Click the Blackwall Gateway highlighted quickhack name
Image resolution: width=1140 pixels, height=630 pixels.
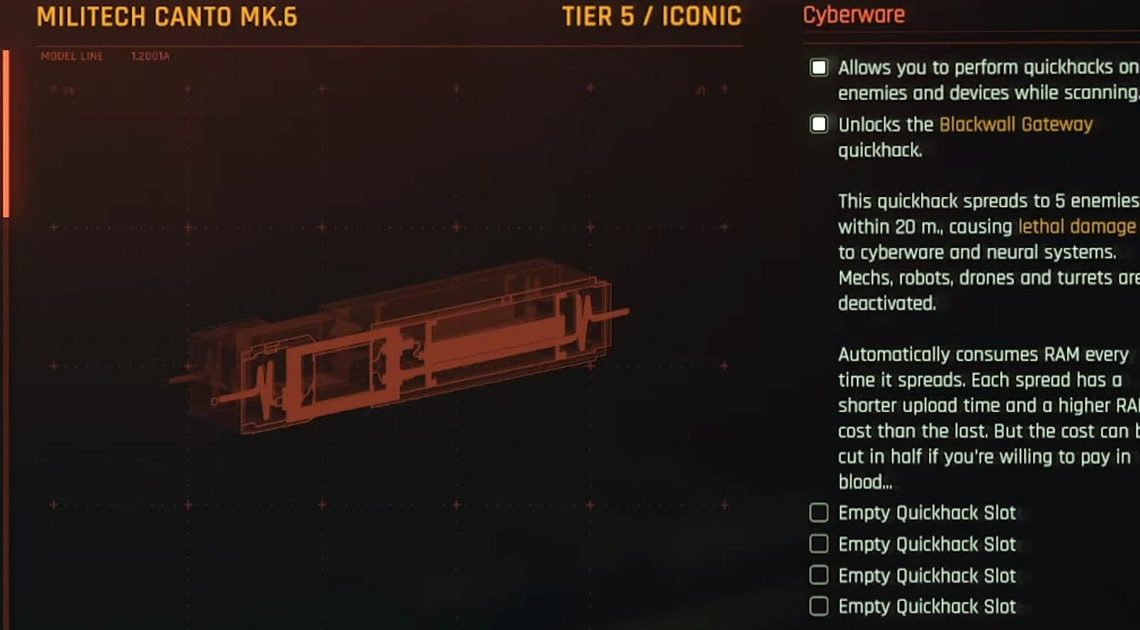(1015, 125)
